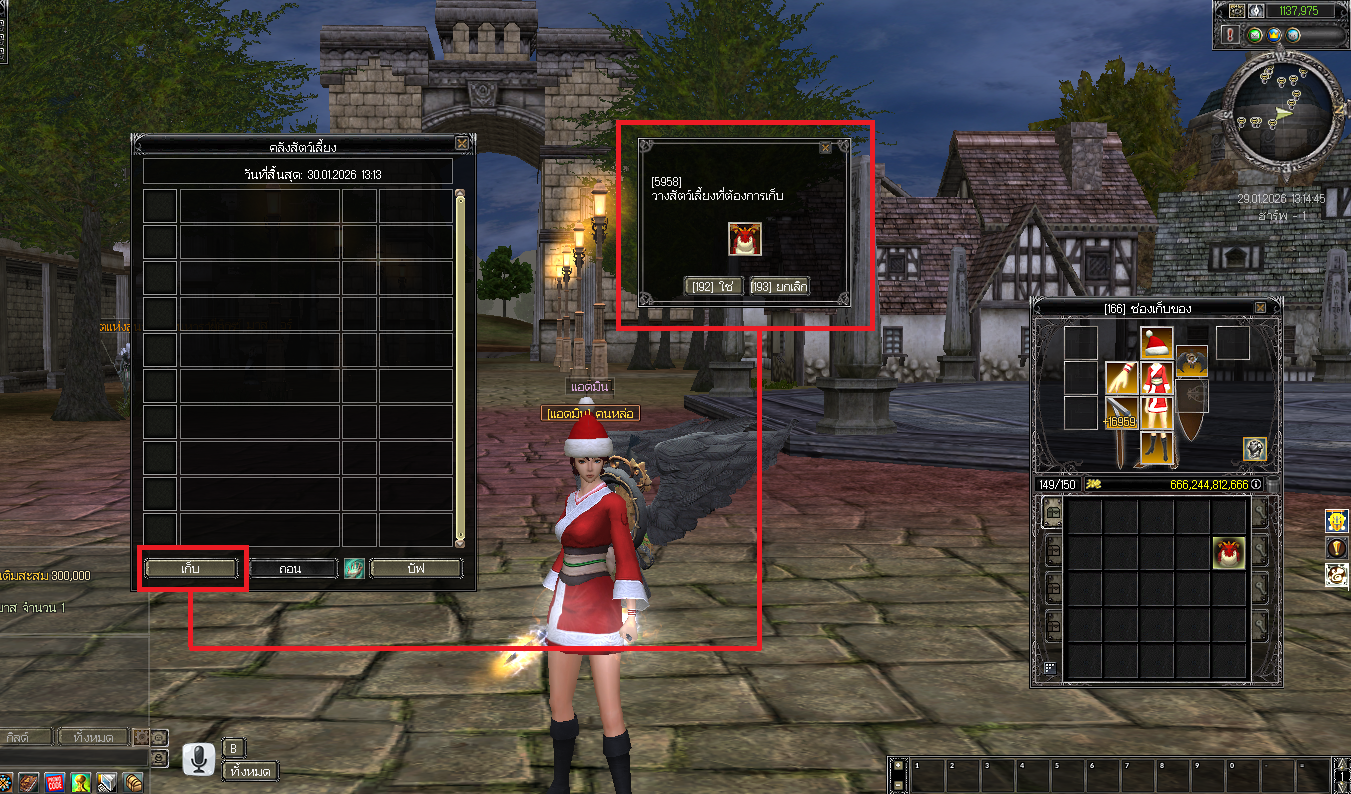Select the red pet in inventory grid

(1229, 552)
